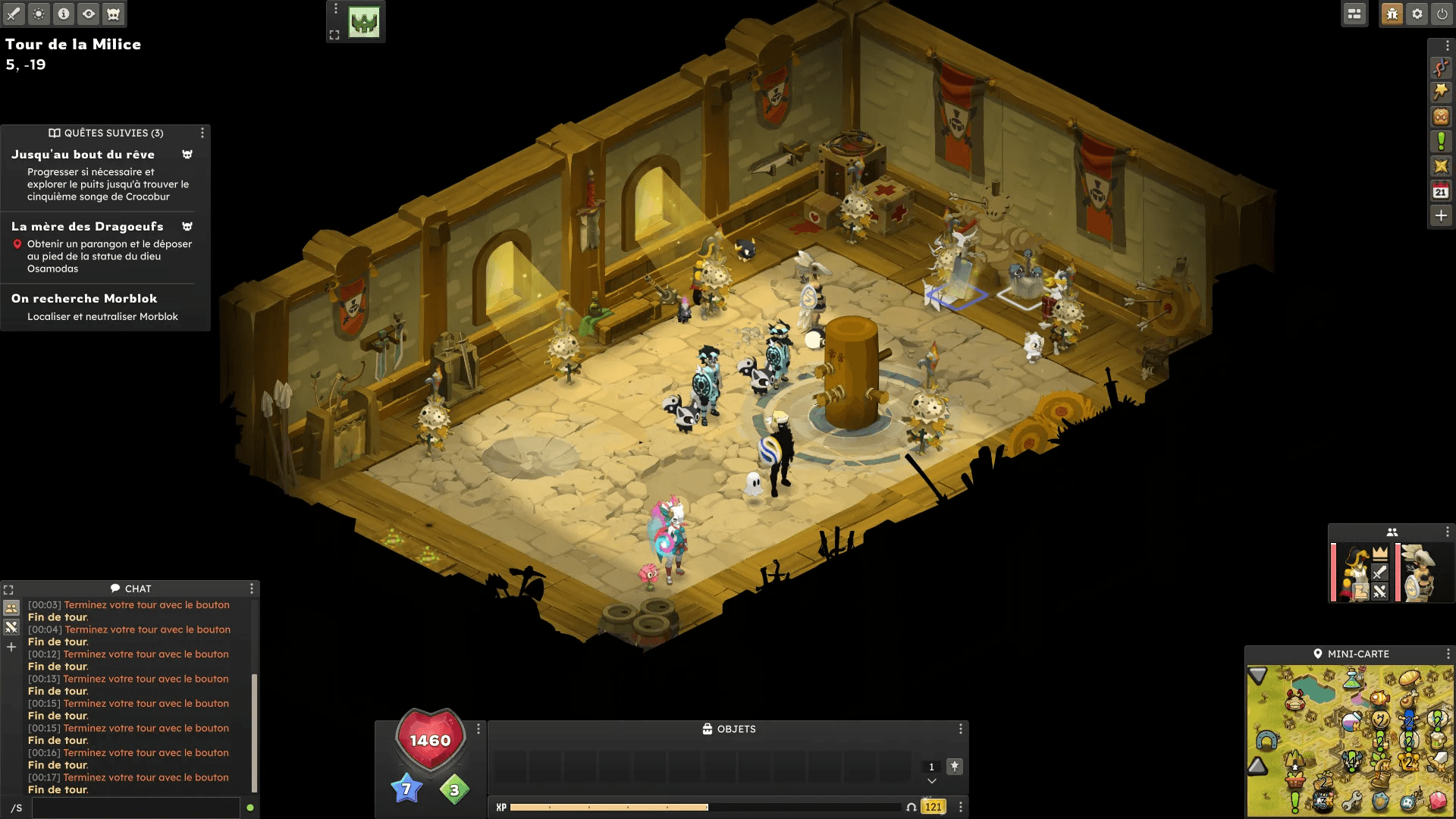Toggle the eye visibility button
Screen dimensions: 1456x819
click(89, 14)
